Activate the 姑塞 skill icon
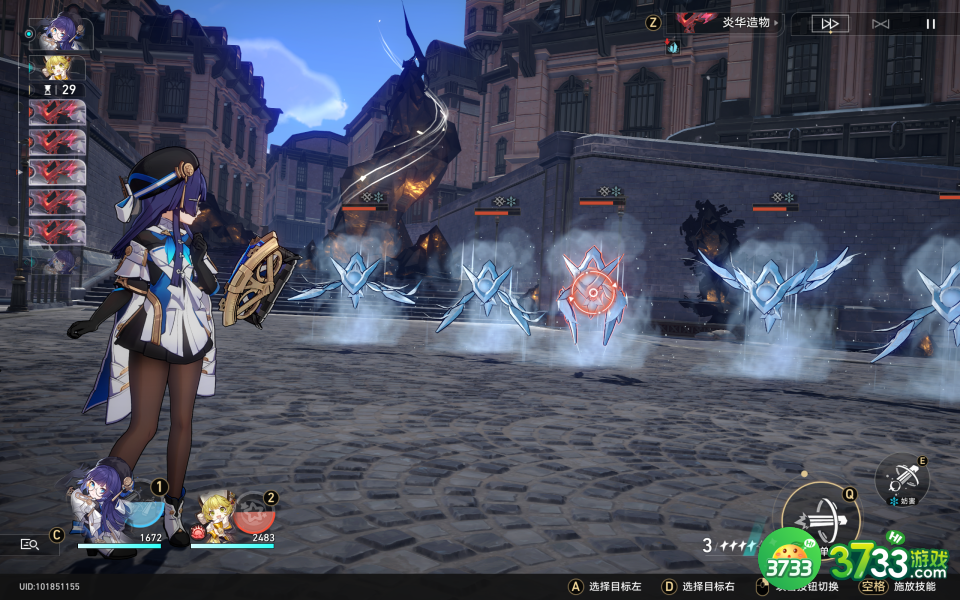Screen dimensions: 960x600 (902, 478)
